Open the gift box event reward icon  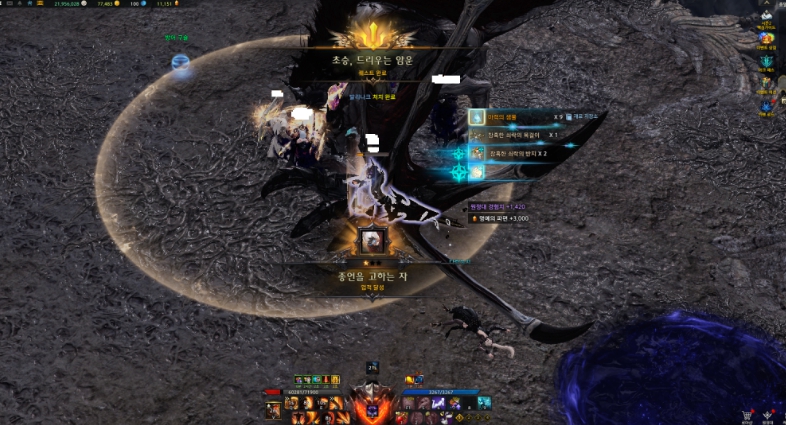pyautogui.click(x=765, y=82)
